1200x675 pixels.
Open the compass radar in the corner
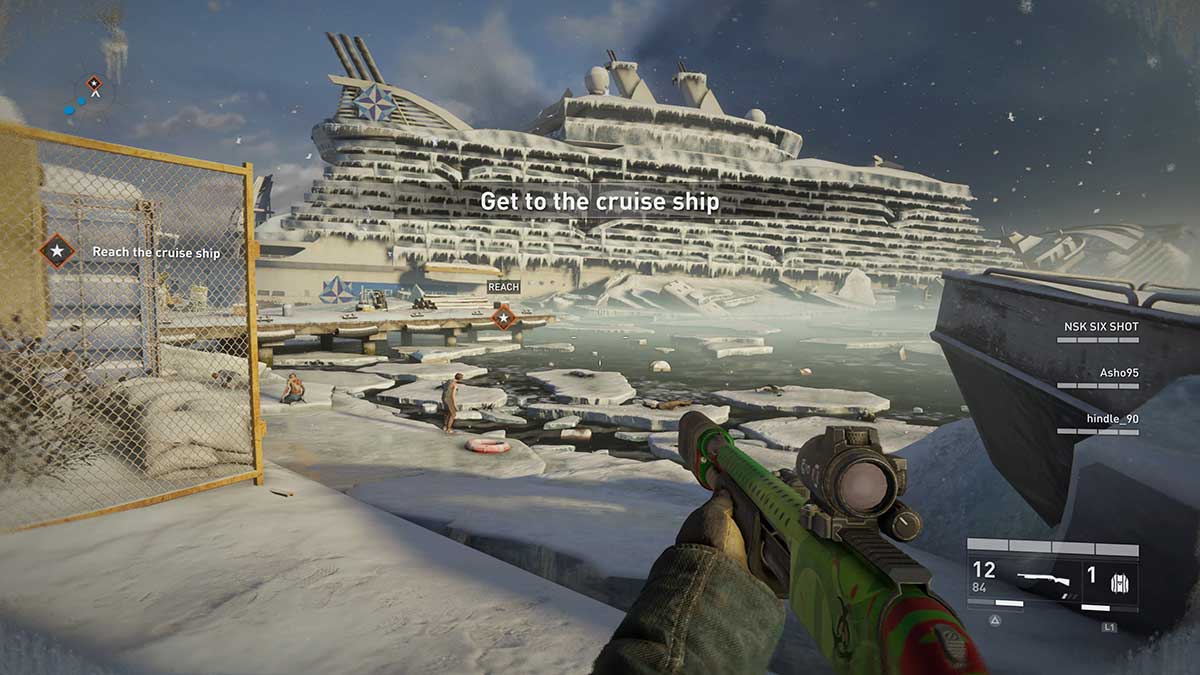click(90, 94)
